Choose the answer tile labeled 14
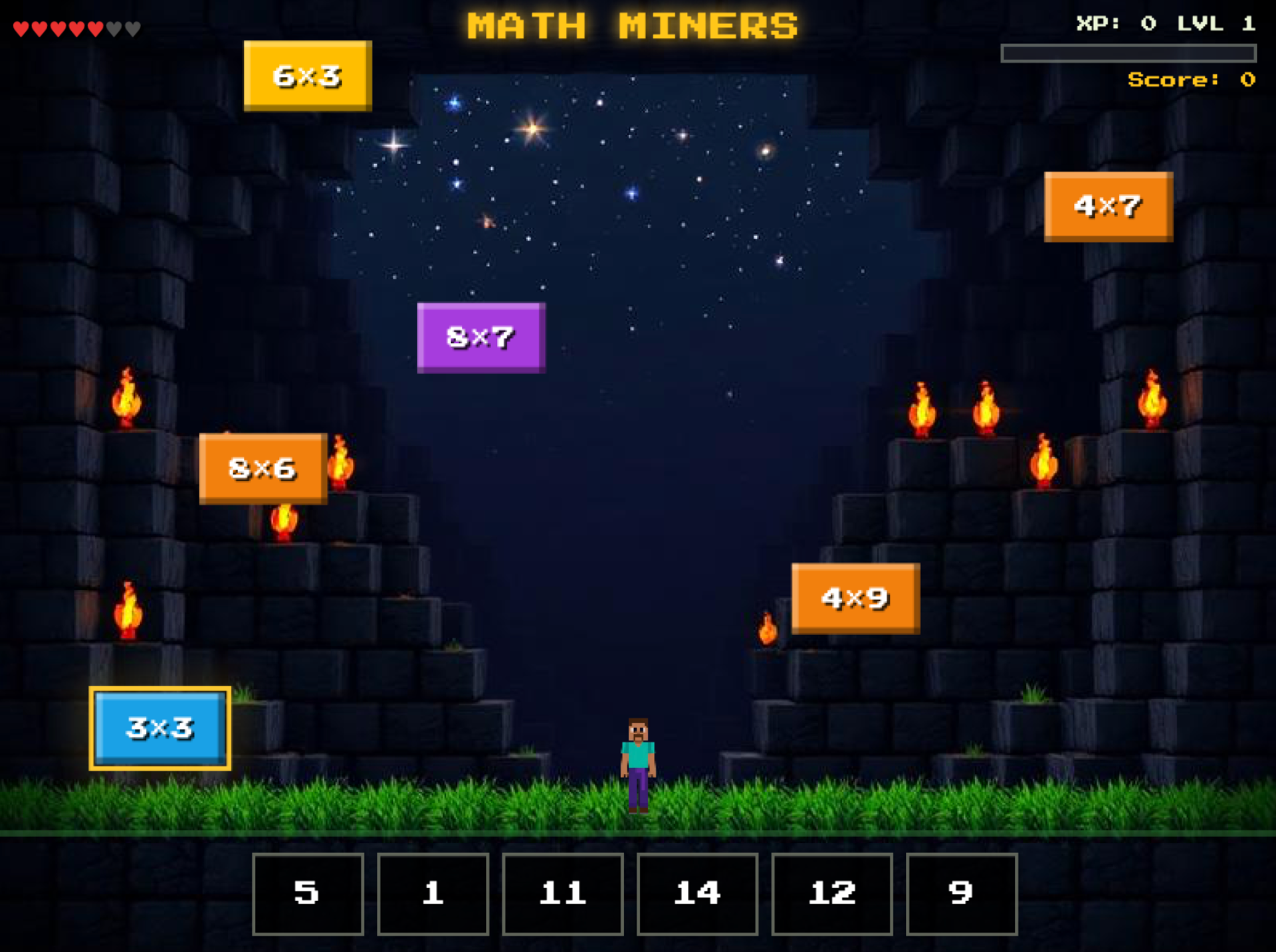This screenshot has height=952, width=1276. 697,894
